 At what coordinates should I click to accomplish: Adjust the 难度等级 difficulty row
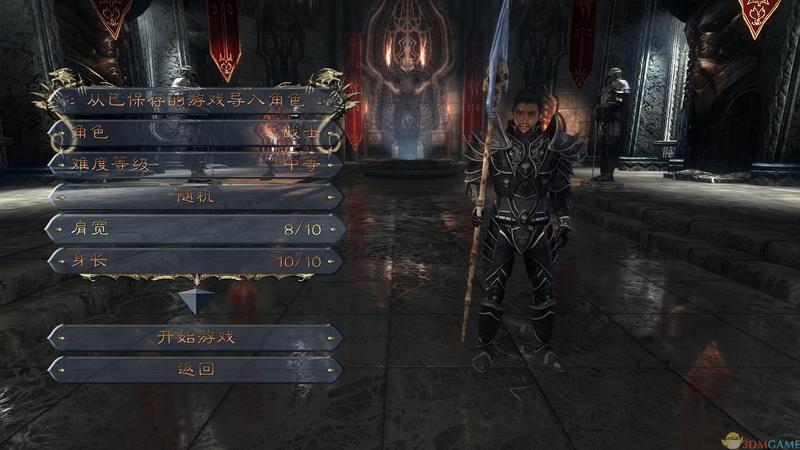[x=196, y=164]
